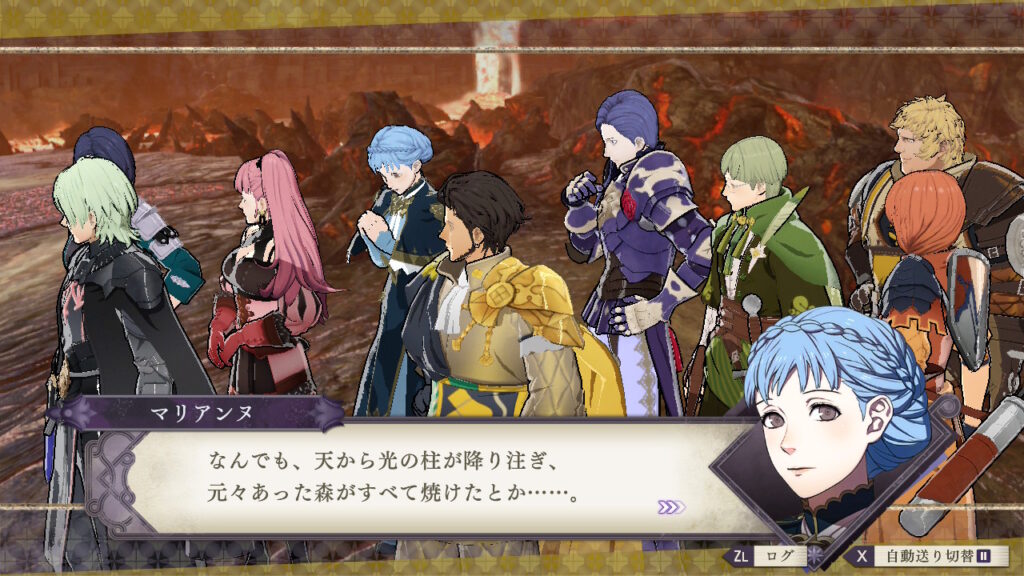Advance dialogue with the purple chevron arrows
Viewport: 1024px width, 576px height.
pyautogui.click(x=671, y=507)
